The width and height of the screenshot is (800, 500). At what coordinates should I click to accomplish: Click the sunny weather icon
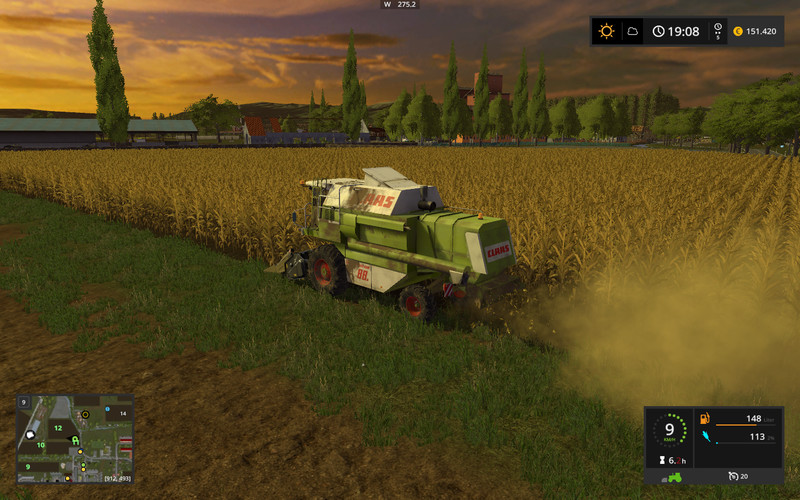(x=606, y=31)
